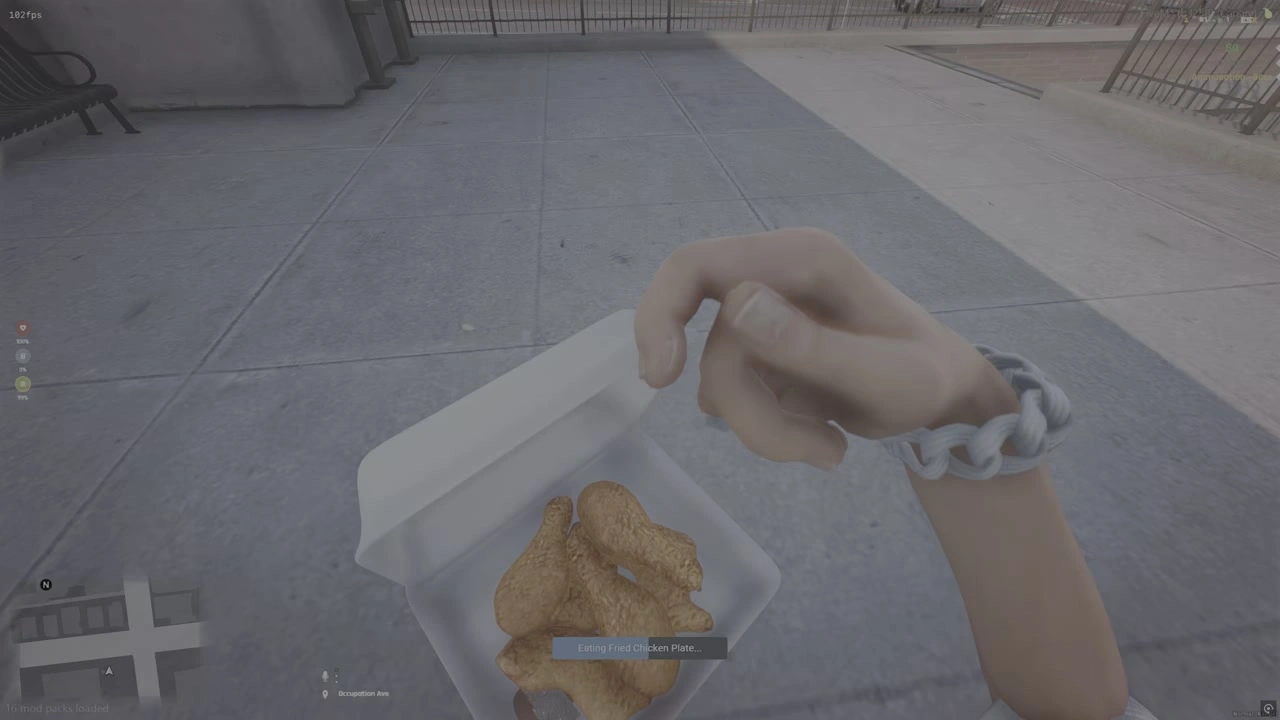
Task: Click the microphone voice icon above Occupation Ave
Action: point(324,676)
